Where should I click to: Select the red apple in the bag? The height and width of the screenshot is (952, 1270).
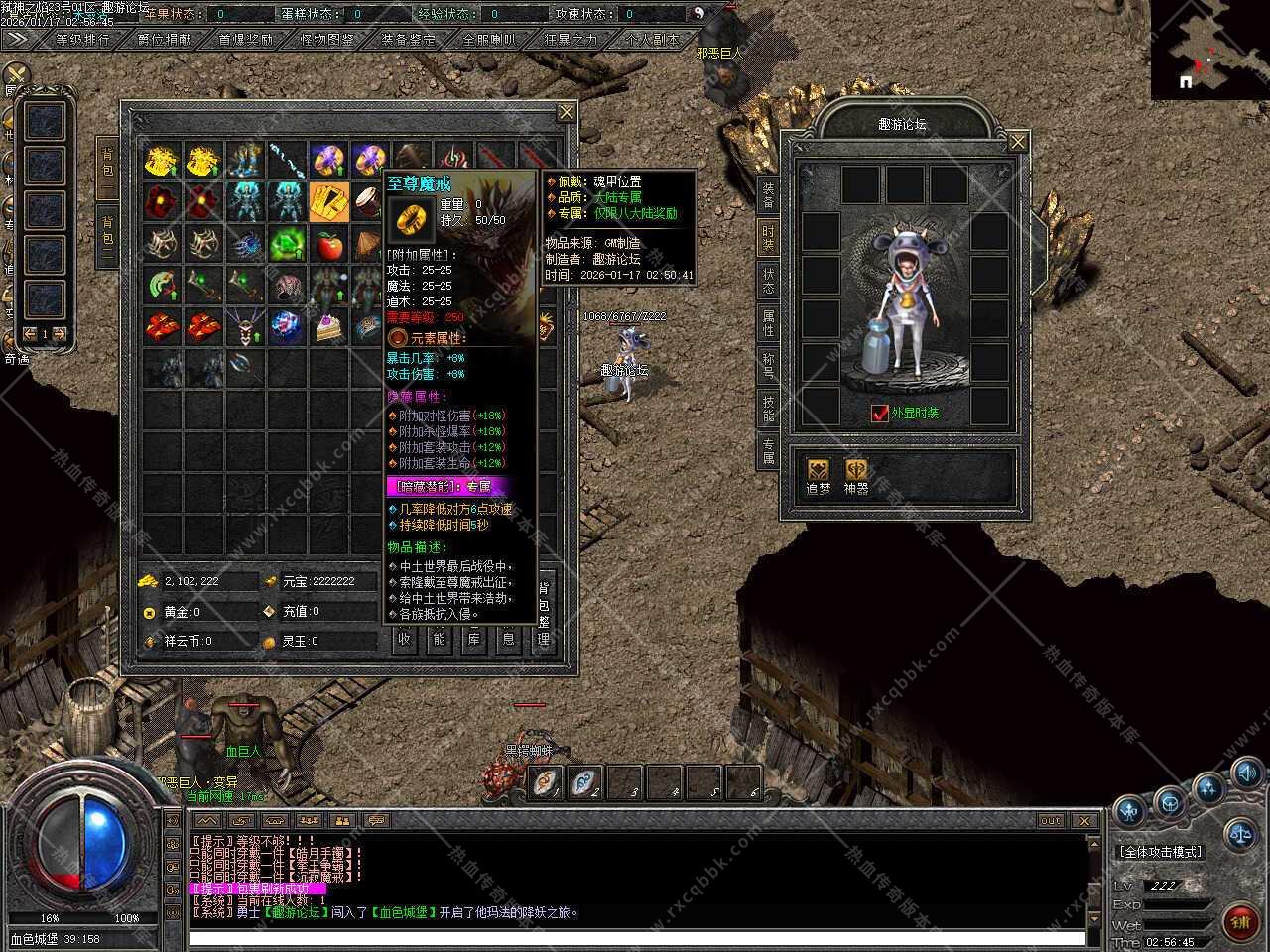click(x=328, y=244)
